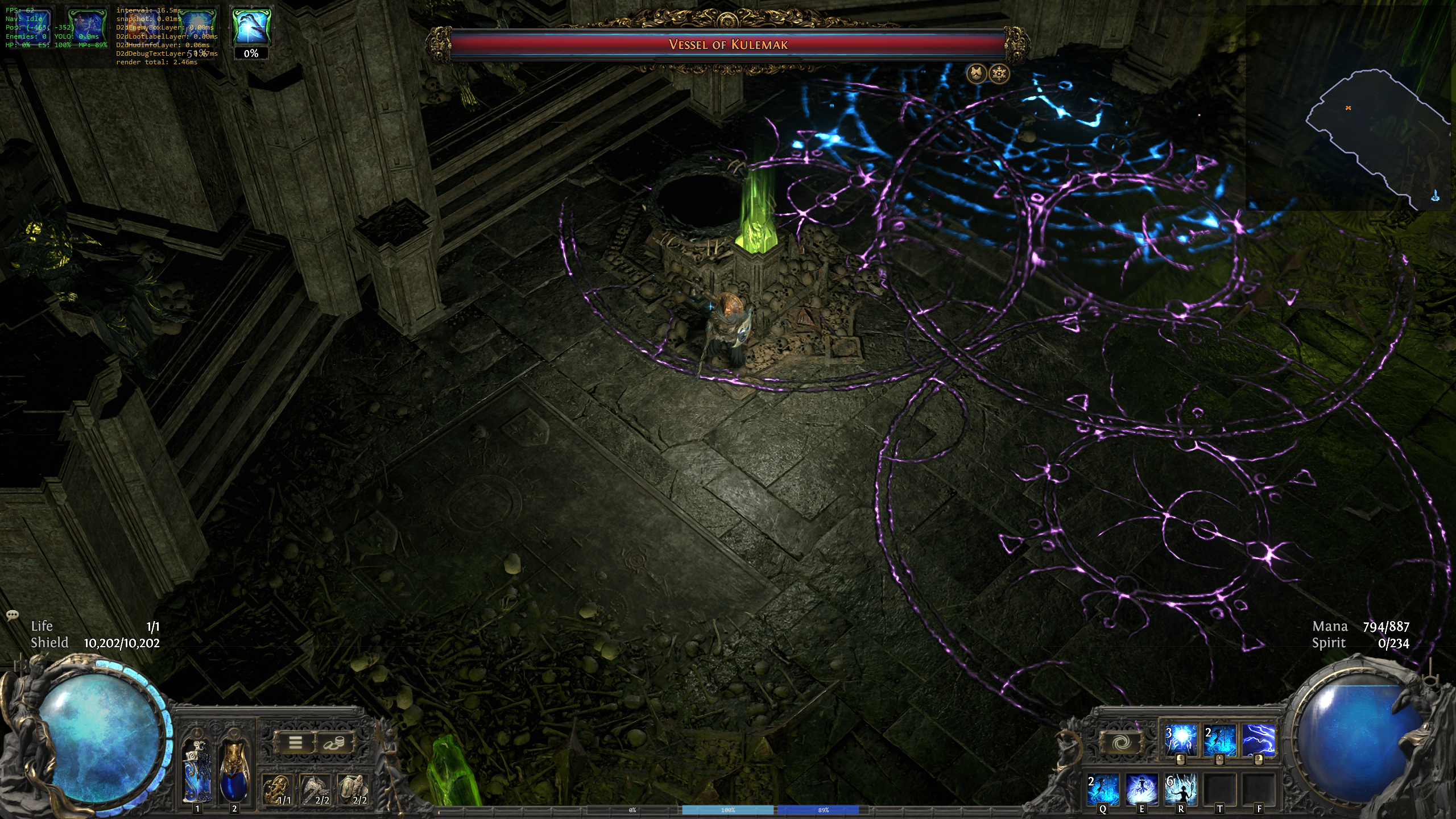The width and height of the screenshot is (1456, 819).
Task: Click the cat-face boss modifier icon
Action: (977, 74)
